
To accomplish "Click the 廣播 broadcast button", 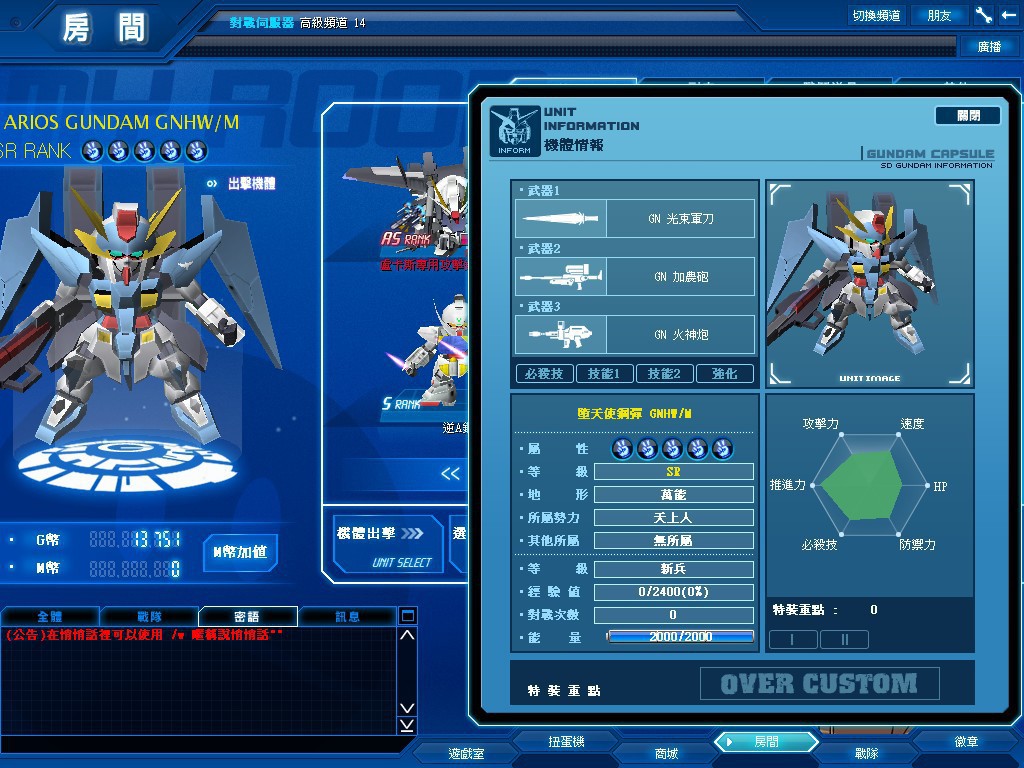I will click(989, 46).
